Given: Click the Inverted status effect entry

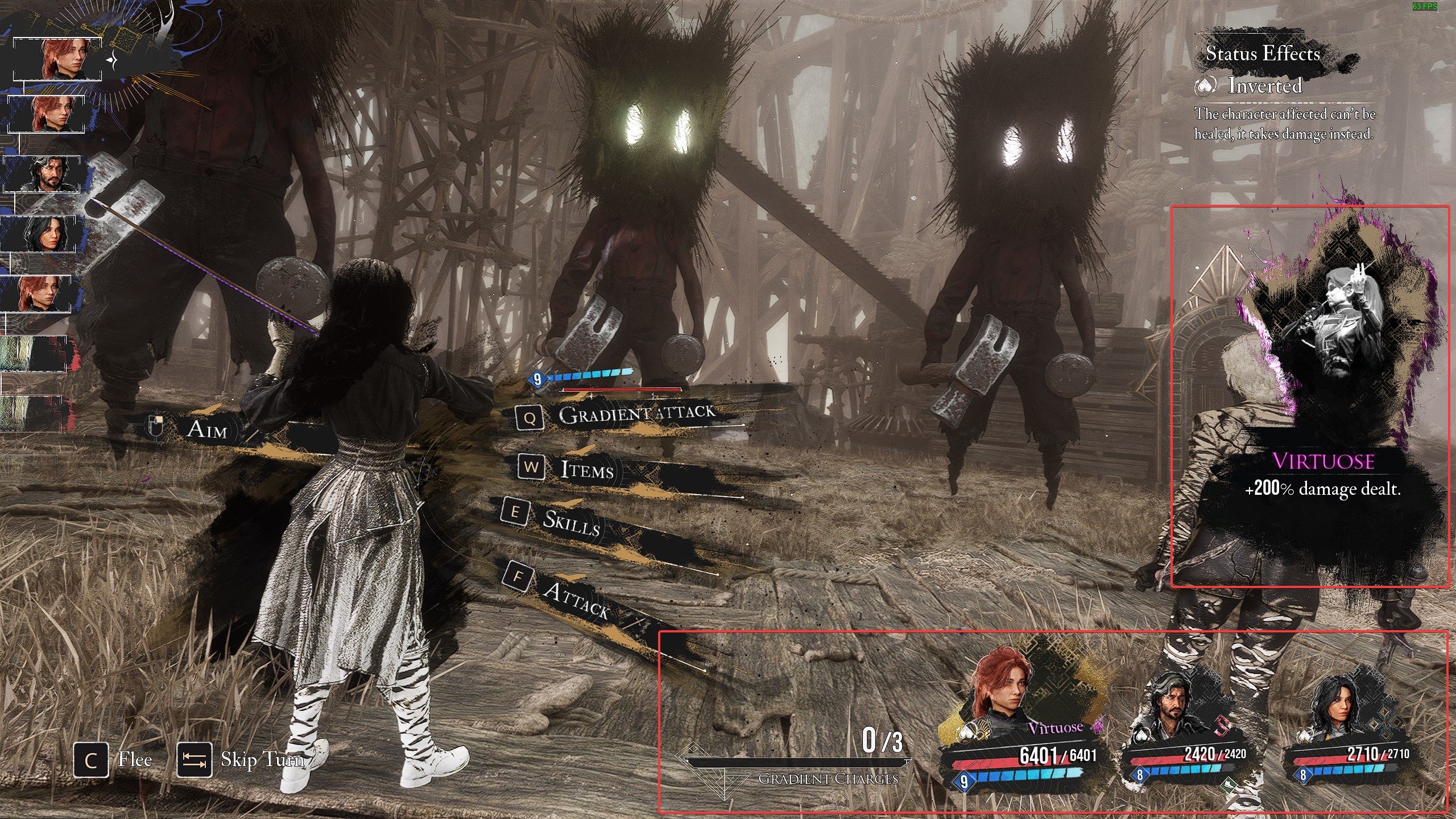Looking at the screenshot, I should (1263, 86).
